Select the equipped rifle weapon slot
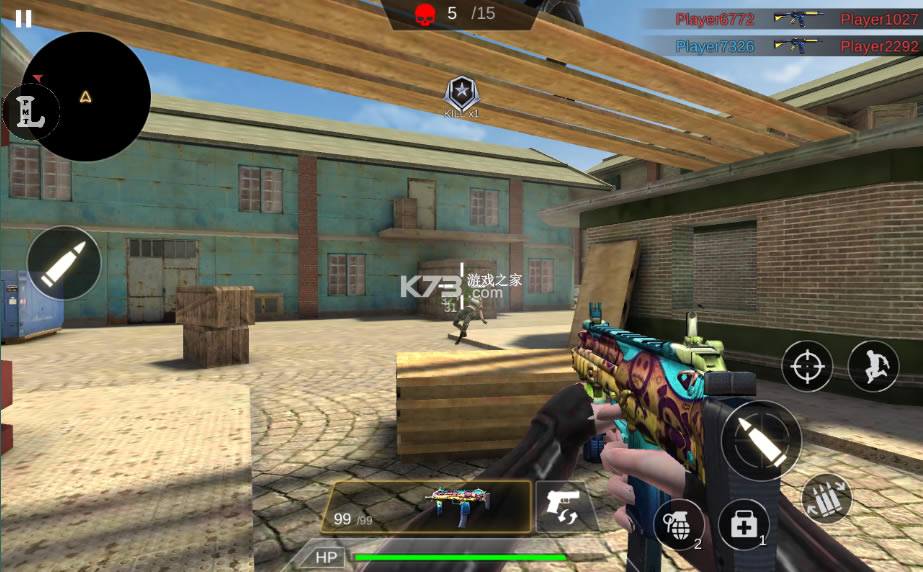Image resolution: width=923 pixels, height=572 pixels. tap(426, 506)
